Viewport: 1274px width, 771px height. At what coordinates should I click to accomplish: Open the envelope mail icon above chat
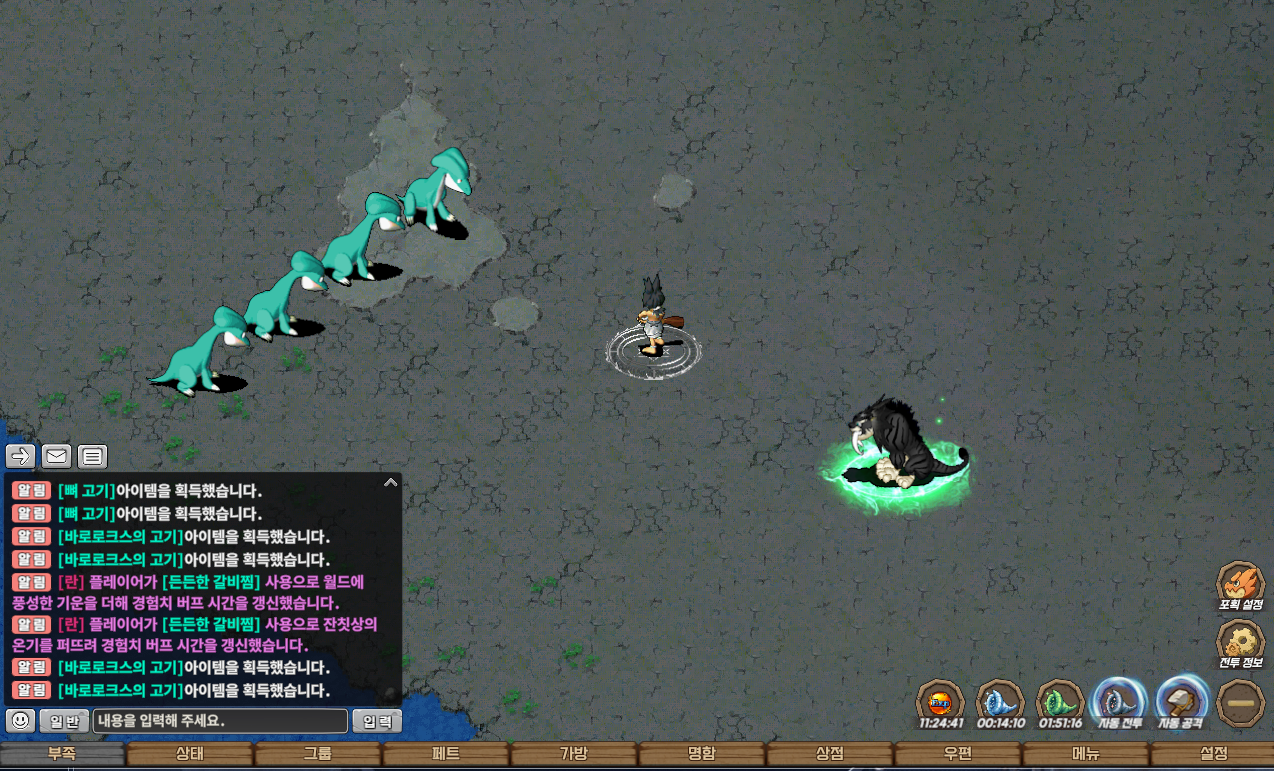[57, 457]
